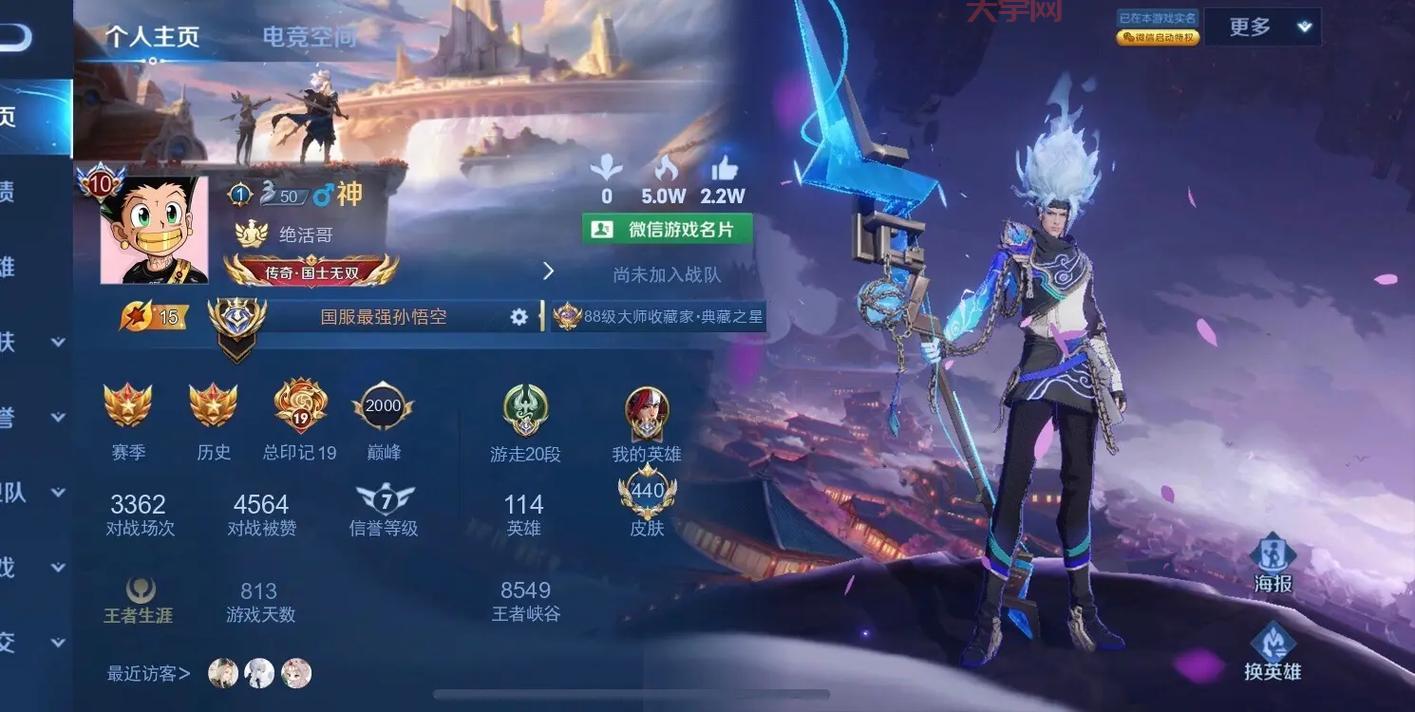Viewport: 1415px width, 712px height.
Task: Open 88级大师收藏家 collector banner
Action: tap(660, 316)
